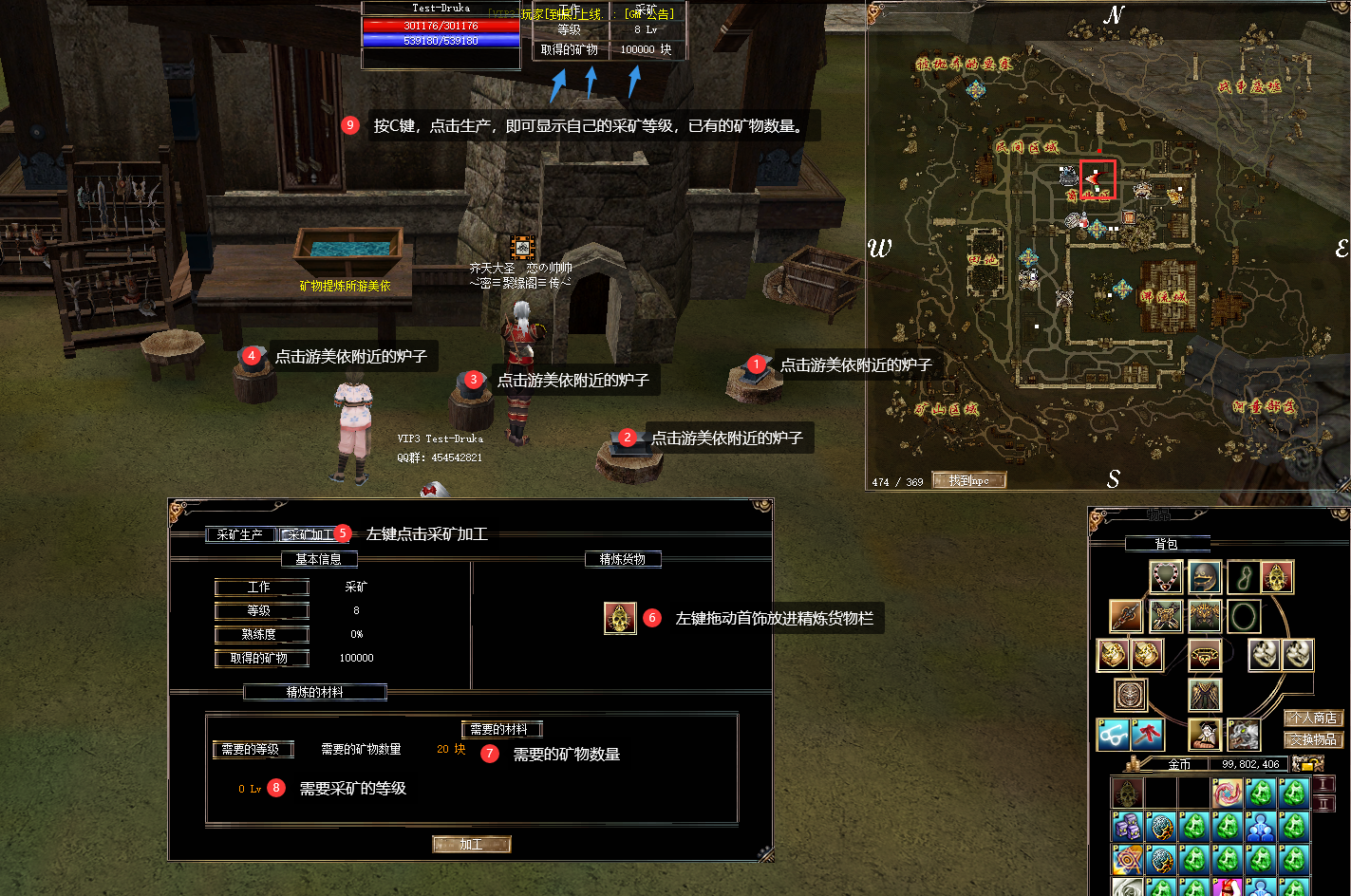Select the dark helmet equipment slot
Viewport: 1351px width, 896px height.
pos(1204,576)
